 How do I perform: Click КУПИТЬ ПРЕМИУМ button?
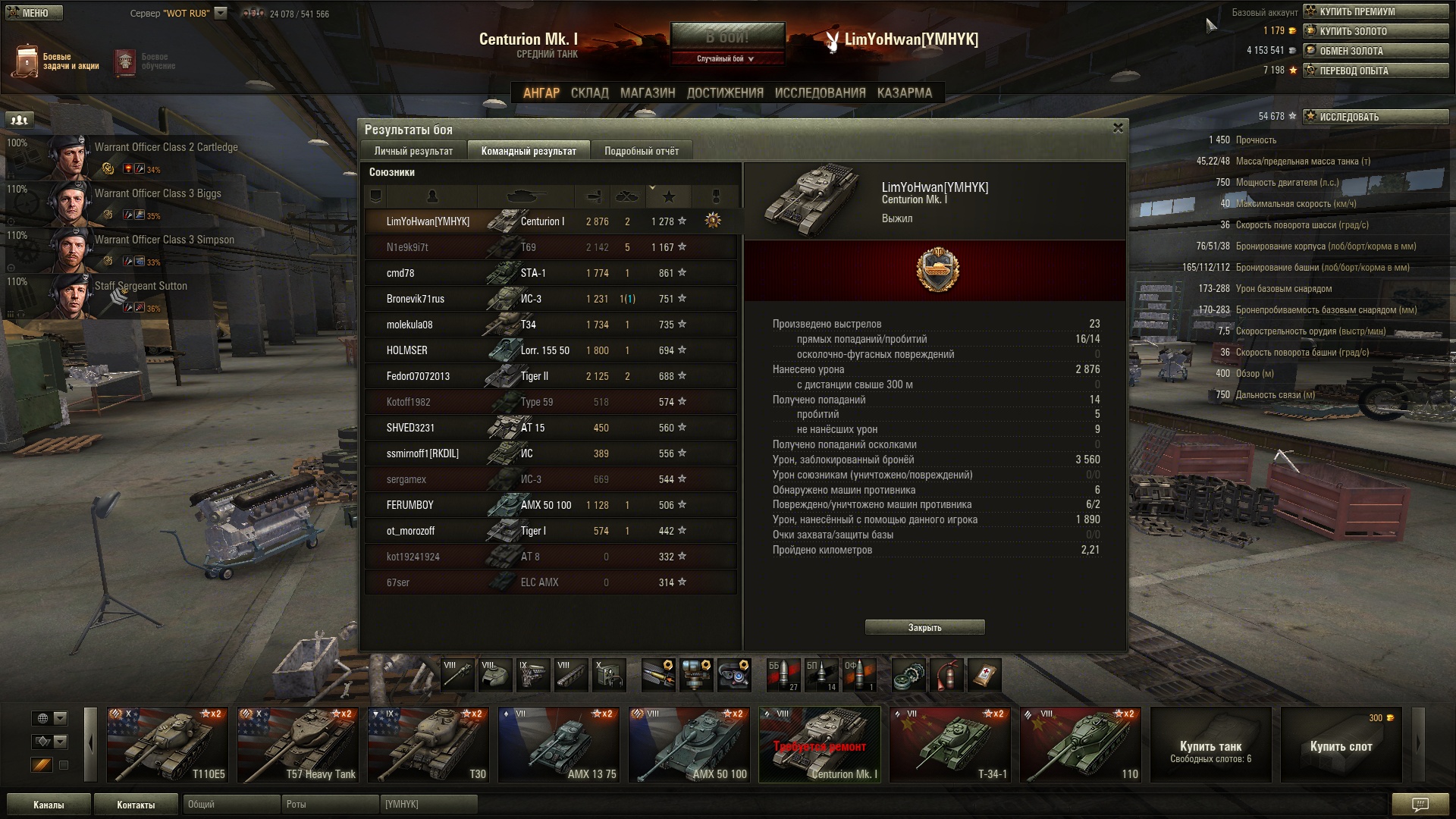(1375, 11)
